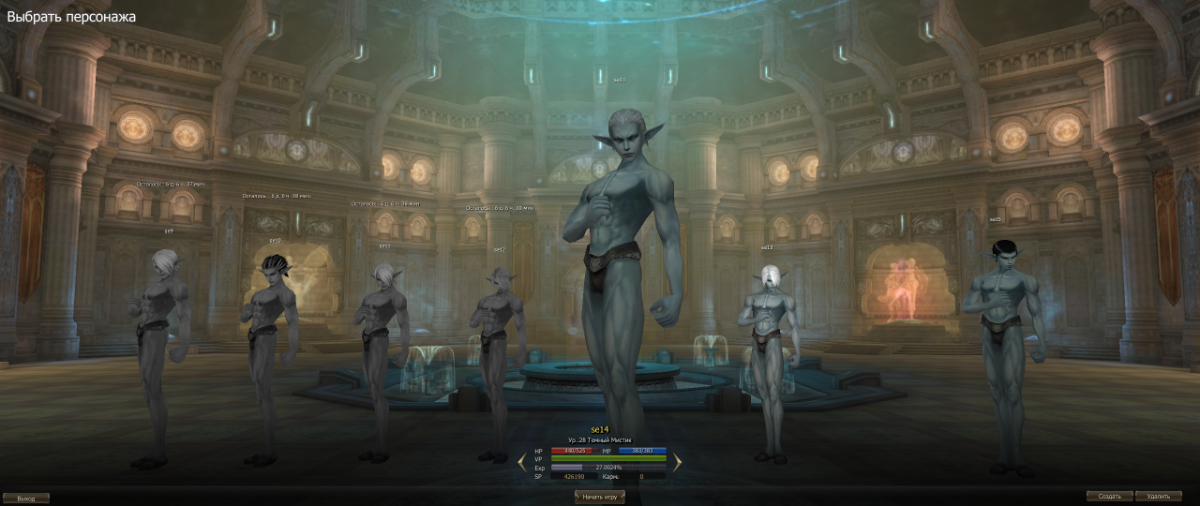Exit with the Выход button
This screenshot has width=1200, height=506.
click(25, 497)
